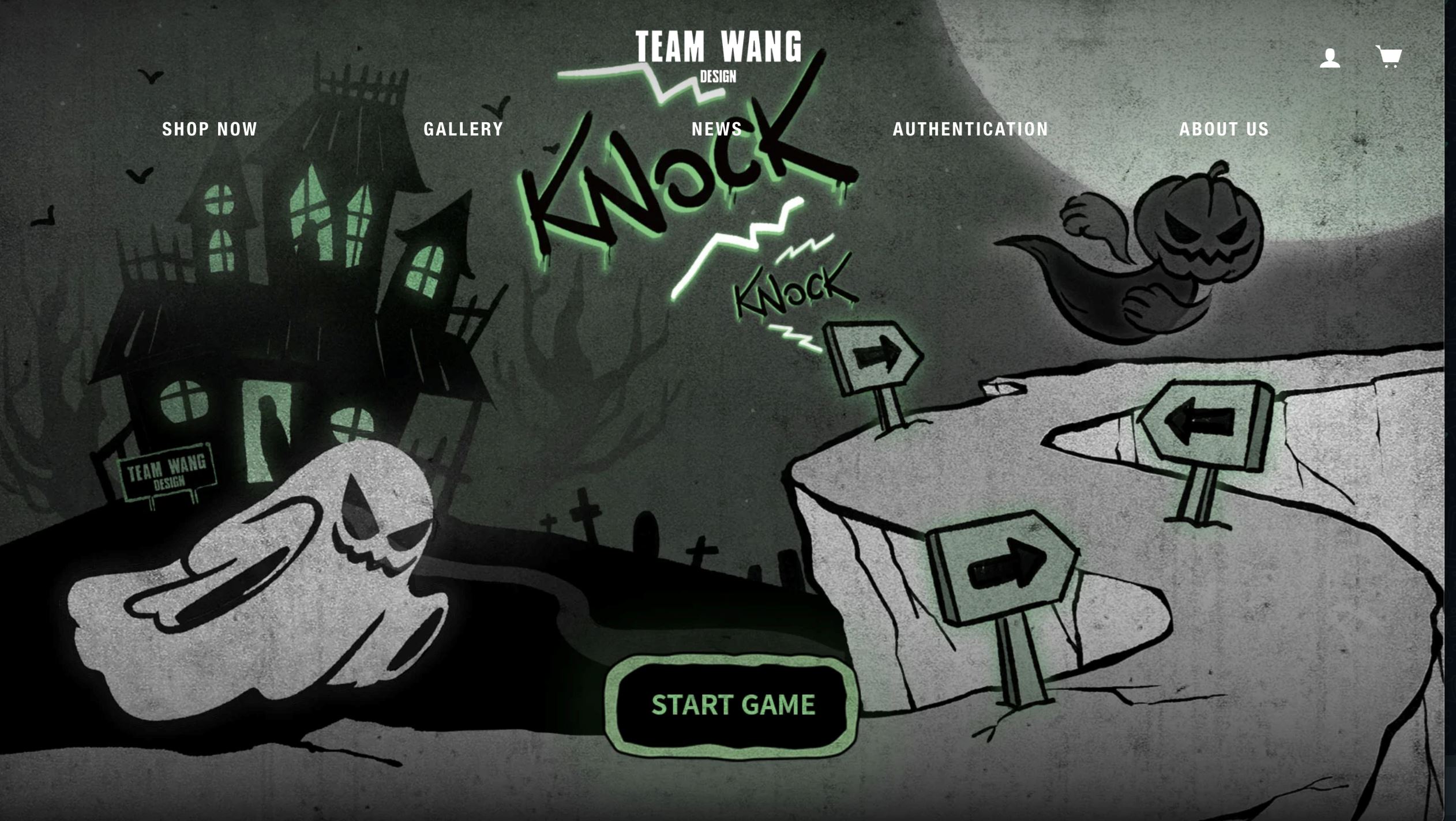Open the ABOUT US page
The height and width of the screenshot is (821, 1456).
pos(1224,129)
